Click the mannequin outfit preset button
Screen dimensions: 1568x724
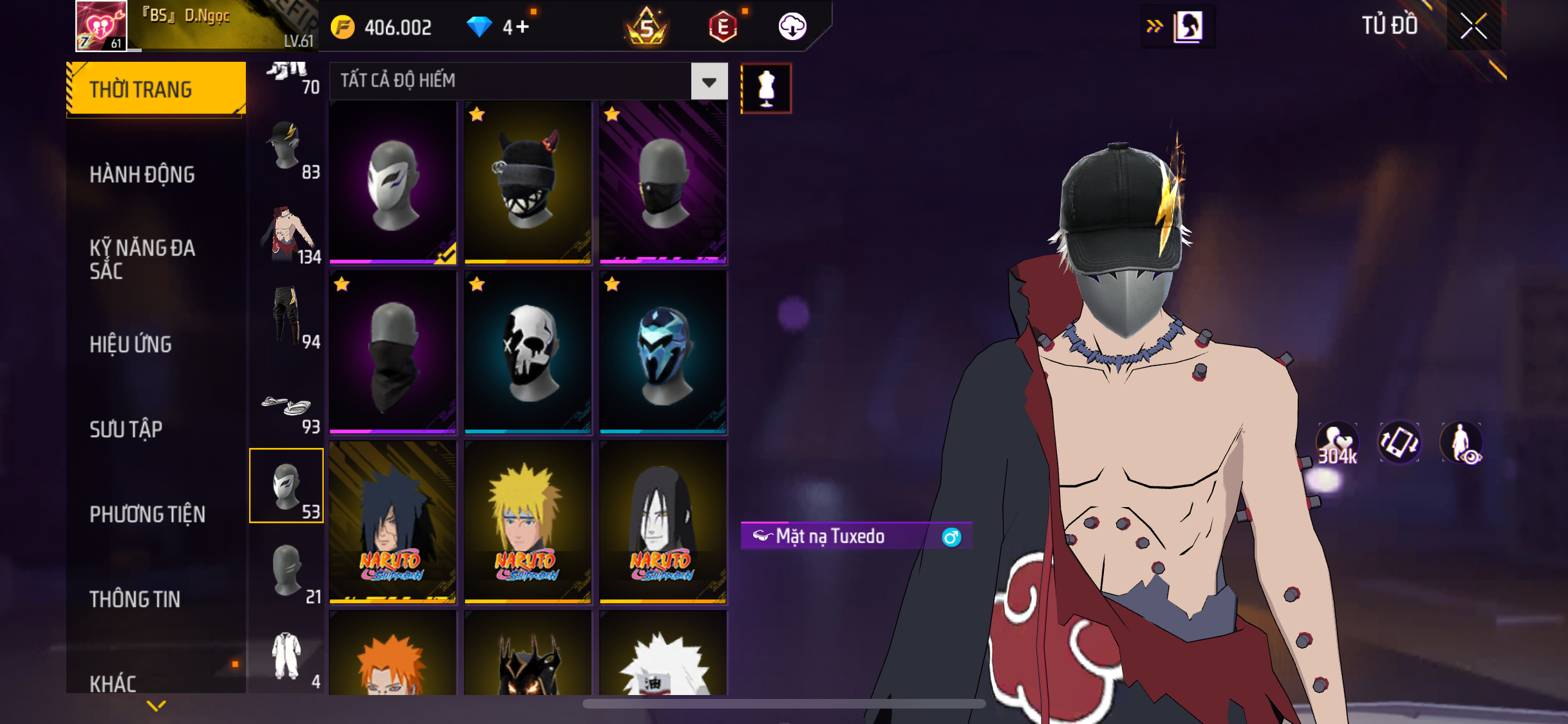click(766, 89)
